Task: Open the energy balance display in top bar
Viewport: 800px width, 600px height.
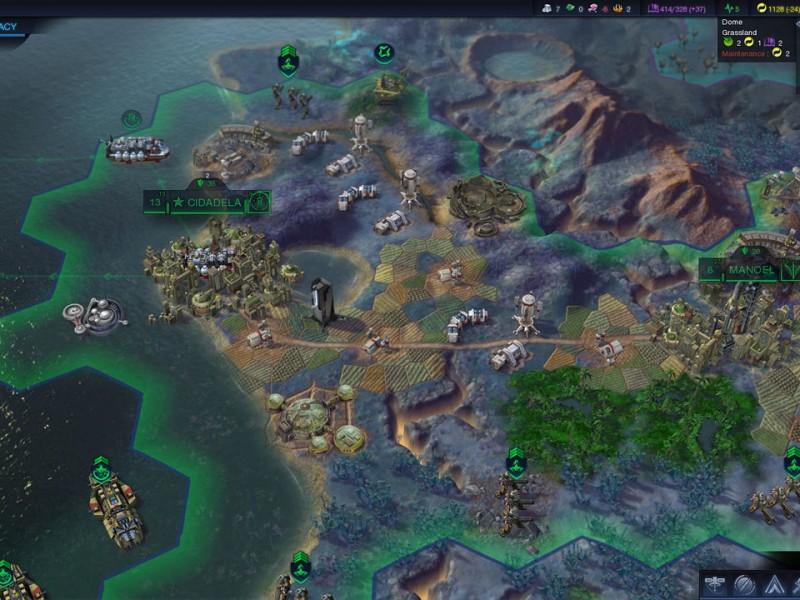Action: 776,8
